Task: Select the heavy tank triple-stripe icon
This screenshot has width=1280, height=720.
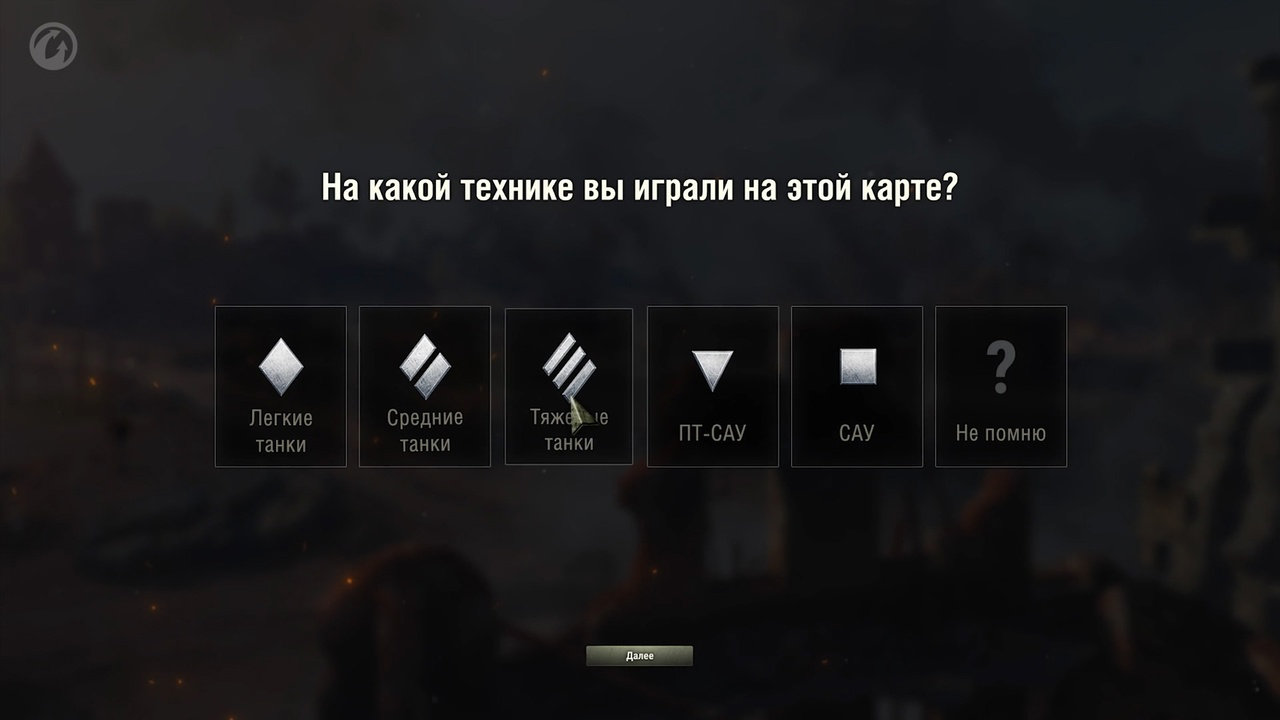Action: pos(568,365)
